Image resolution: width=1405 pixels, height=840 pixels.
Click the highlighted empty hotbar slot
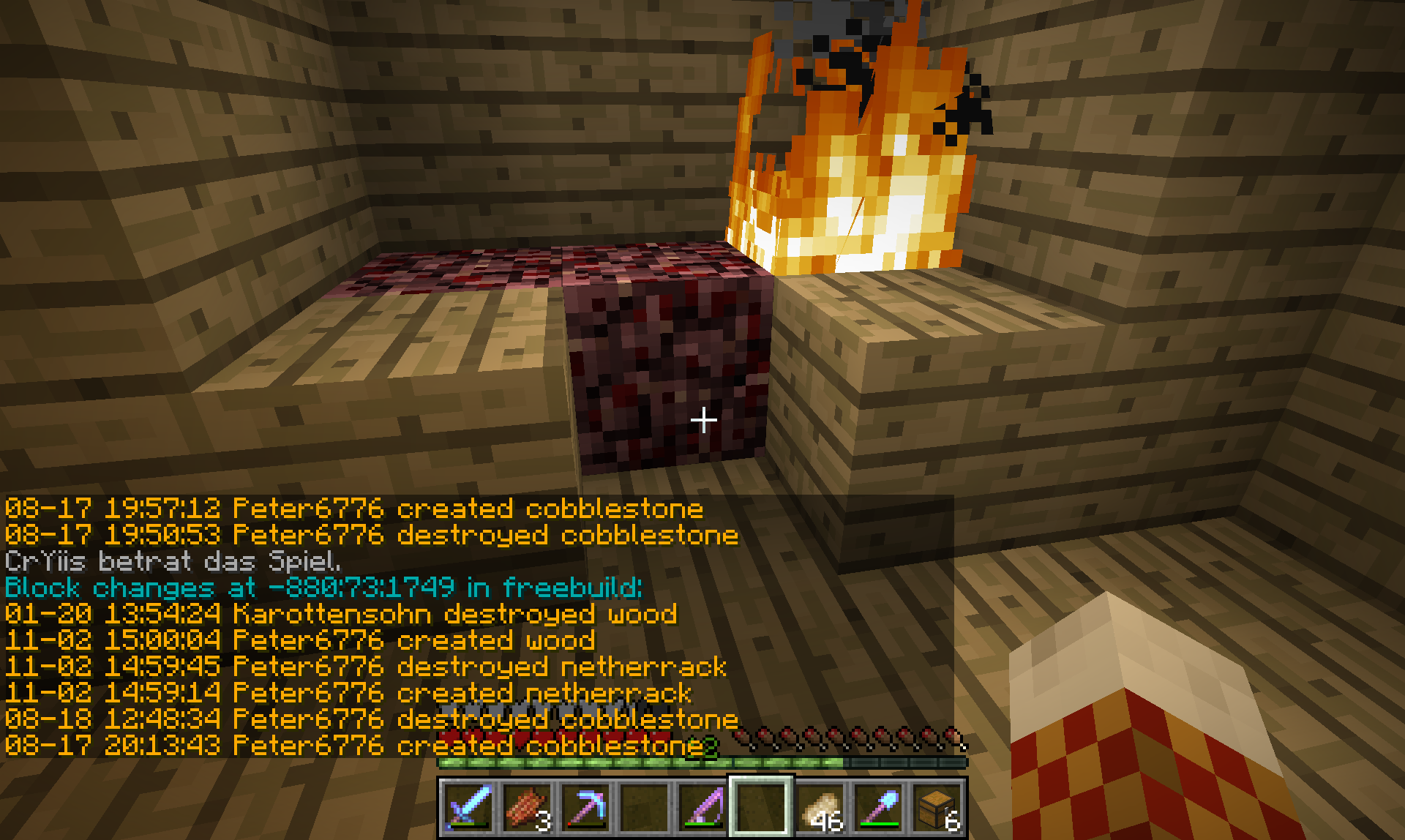point(761,807)
